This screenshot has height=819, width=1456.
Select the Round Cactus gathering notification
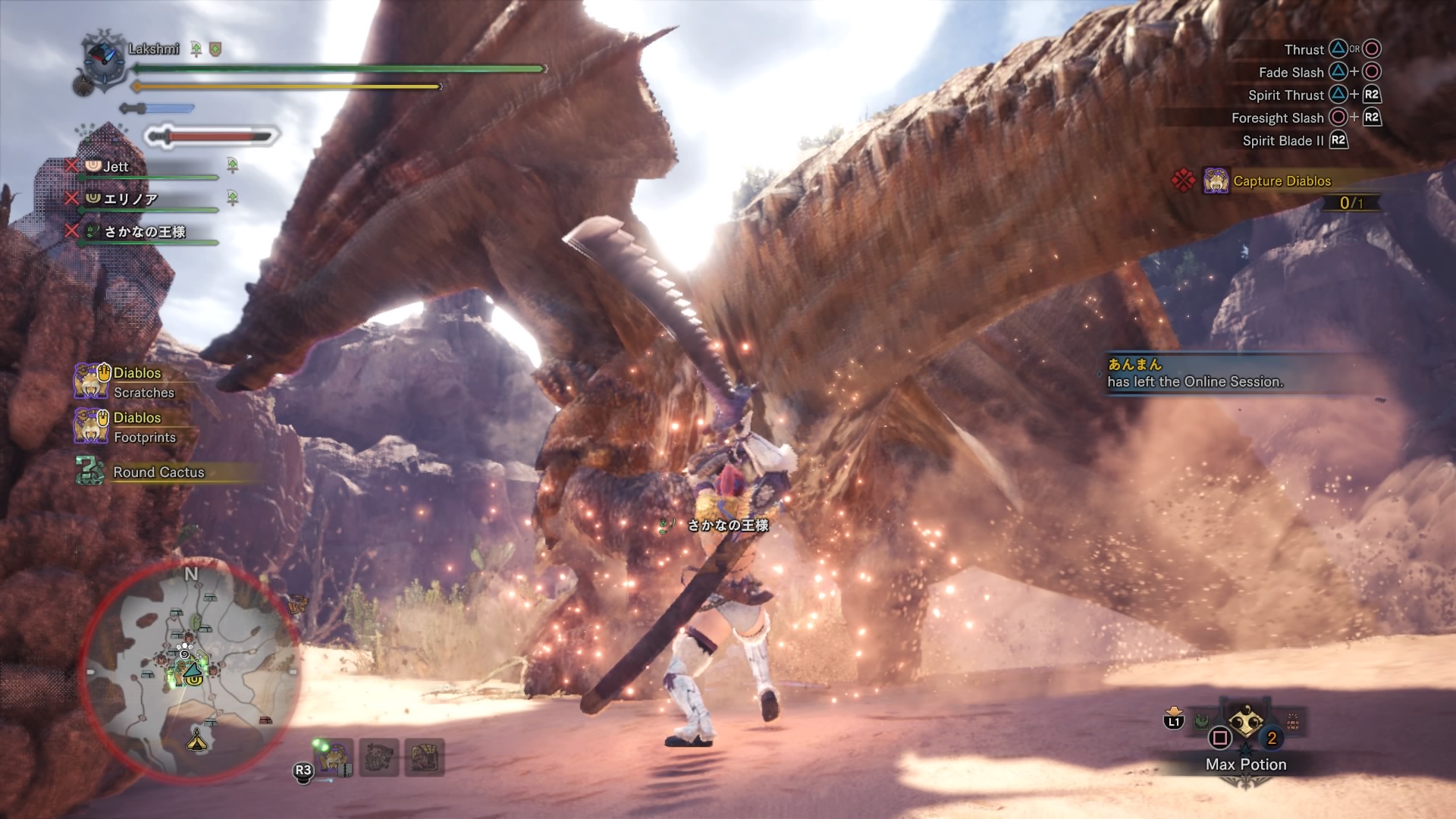[x=158, y=472]
